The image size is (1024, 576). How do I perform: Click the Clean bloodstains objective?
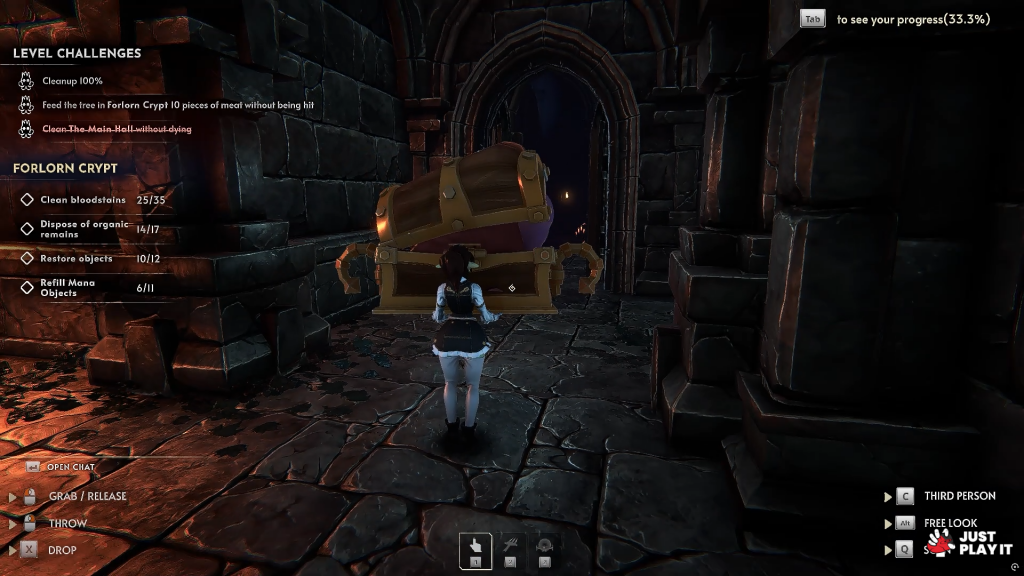[x=84, y=200]
